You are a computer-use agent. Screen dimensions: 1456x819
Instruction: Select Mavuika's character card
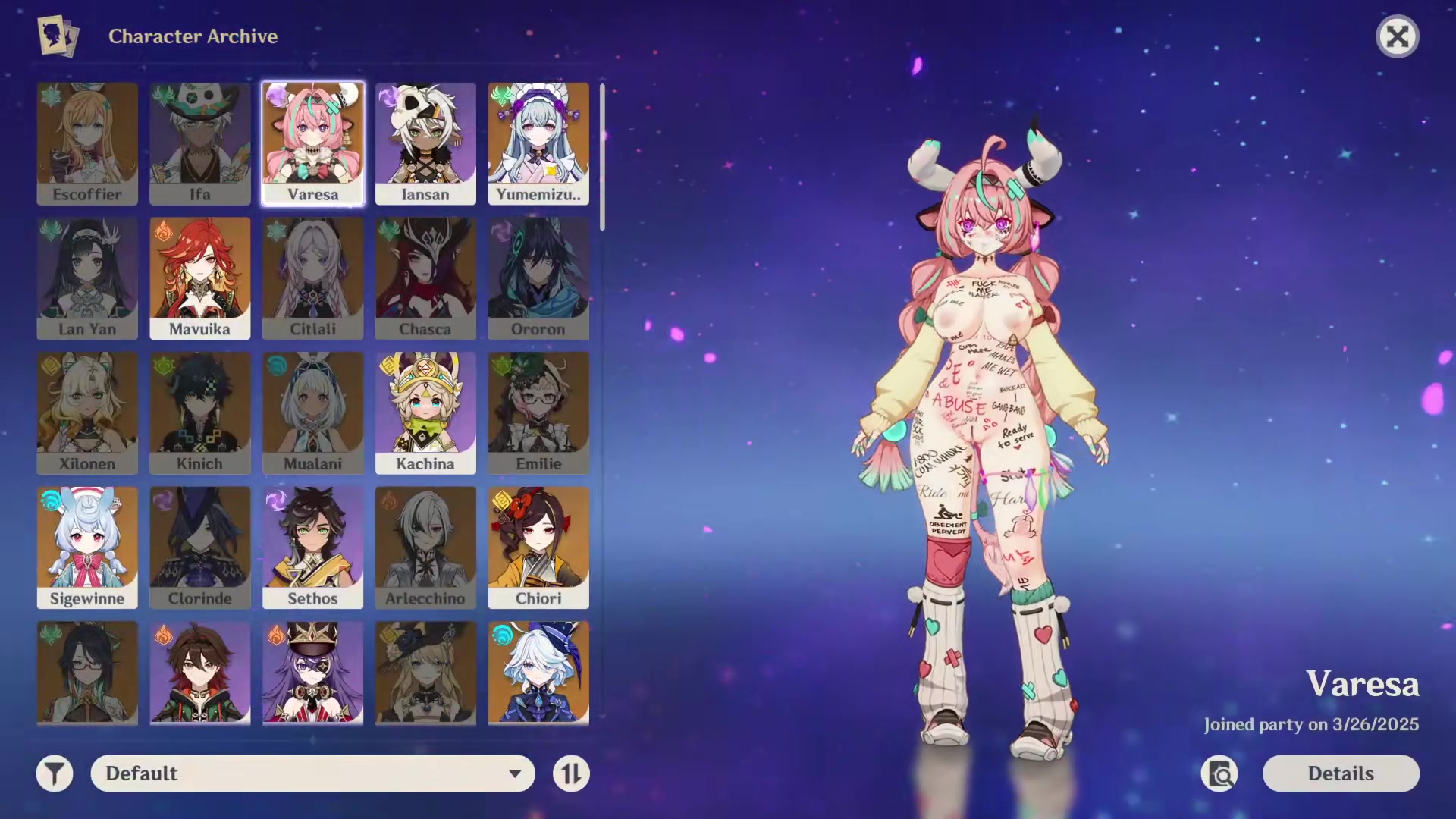(200, 278)
